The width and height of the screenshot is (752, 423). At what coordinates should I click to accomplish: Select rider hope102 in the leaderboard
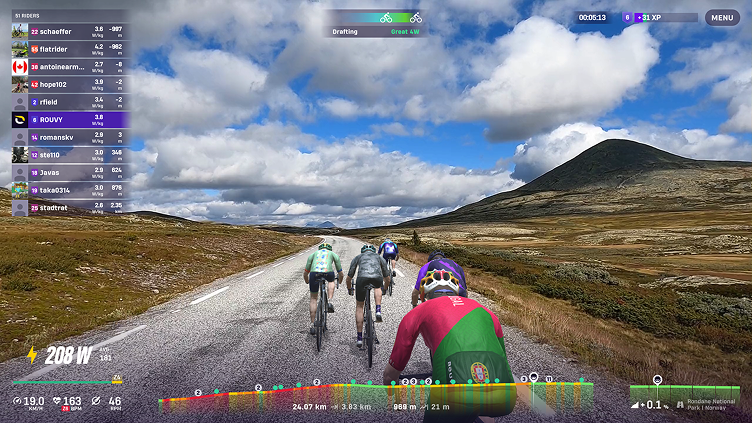point(68,84)
